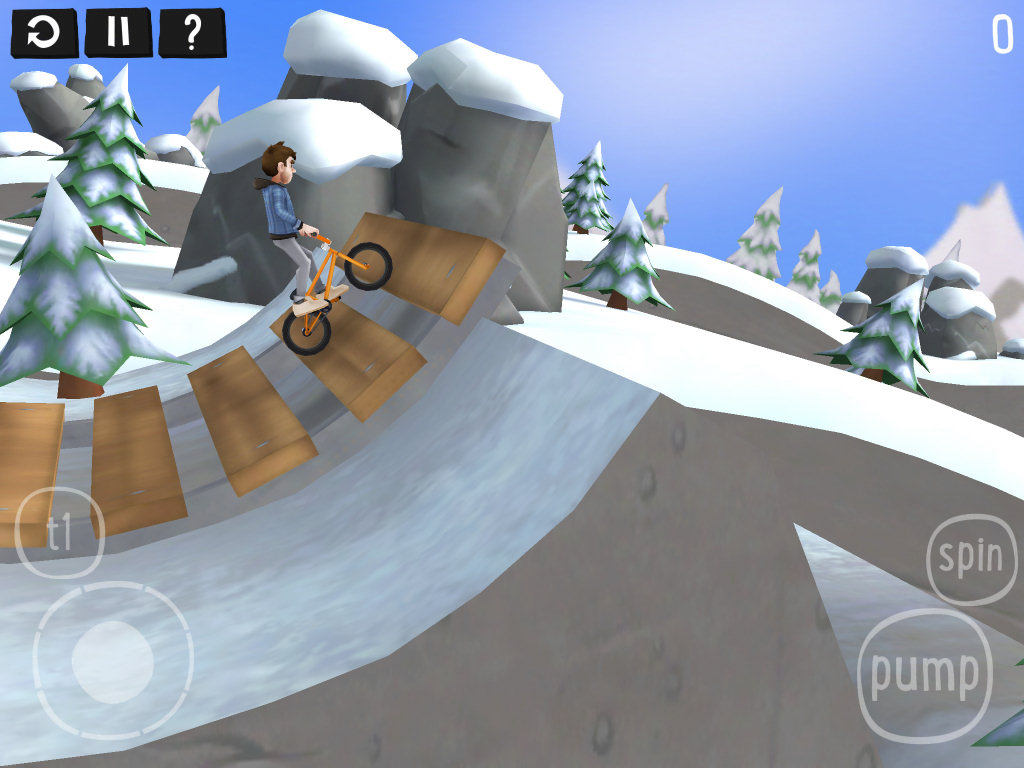1024x768 pixels.
Task: Restart the run with the circular arrow button
Action: point(44,33)
